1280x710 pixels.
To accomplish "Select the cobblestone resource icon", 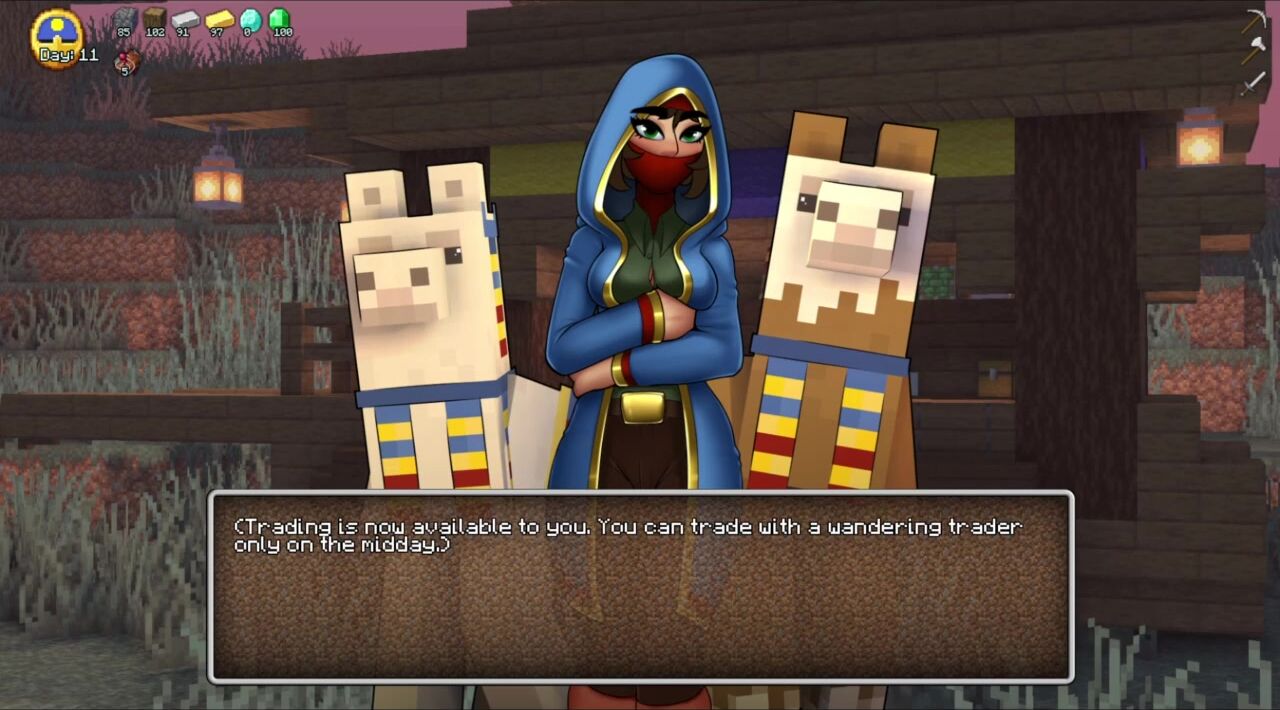I will tap(124, 18).
